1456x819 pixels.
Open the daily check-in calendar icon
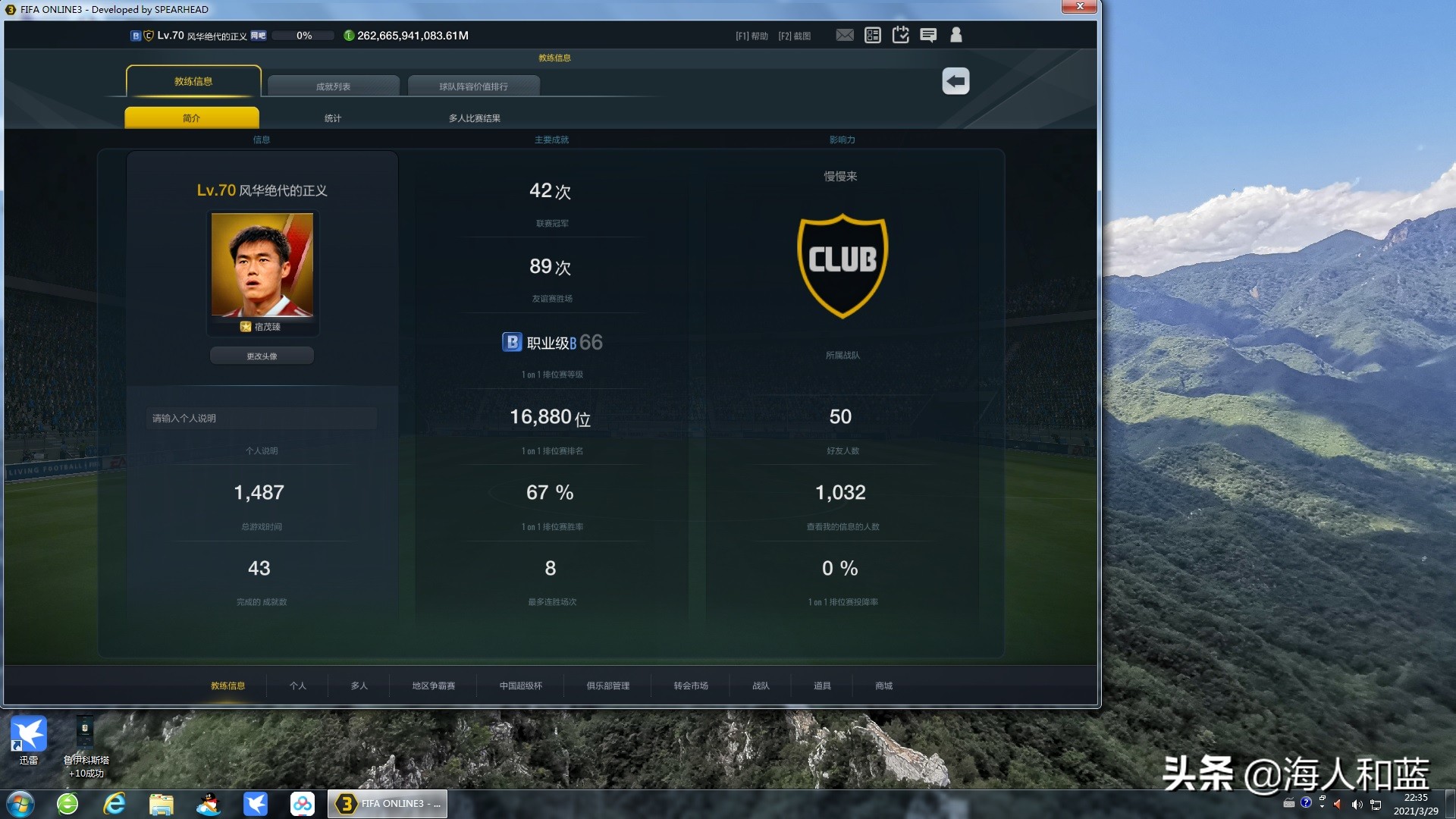tap(900, 35)
